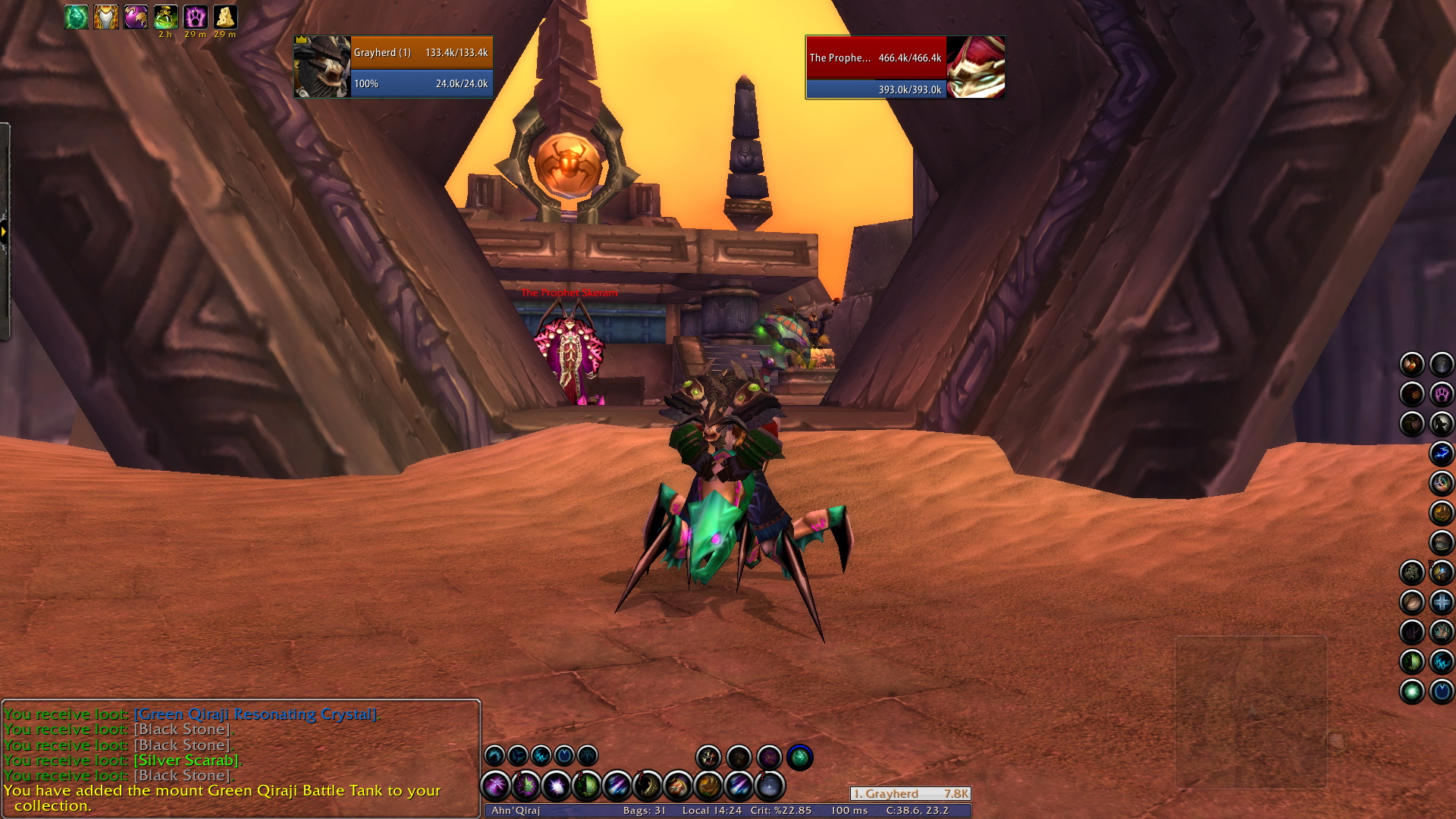Click the Silver Scarab loot link
The image size is (1456, 819).
[187, 760]
